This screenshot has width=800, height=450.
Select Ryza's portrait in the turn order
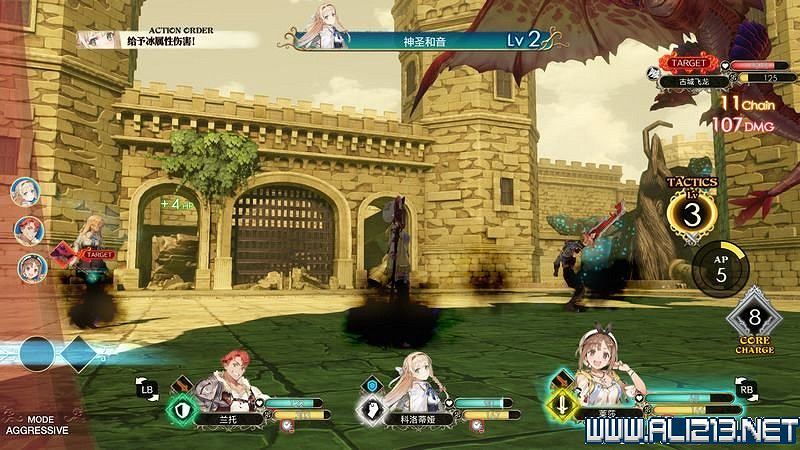[x=31, y=267]
